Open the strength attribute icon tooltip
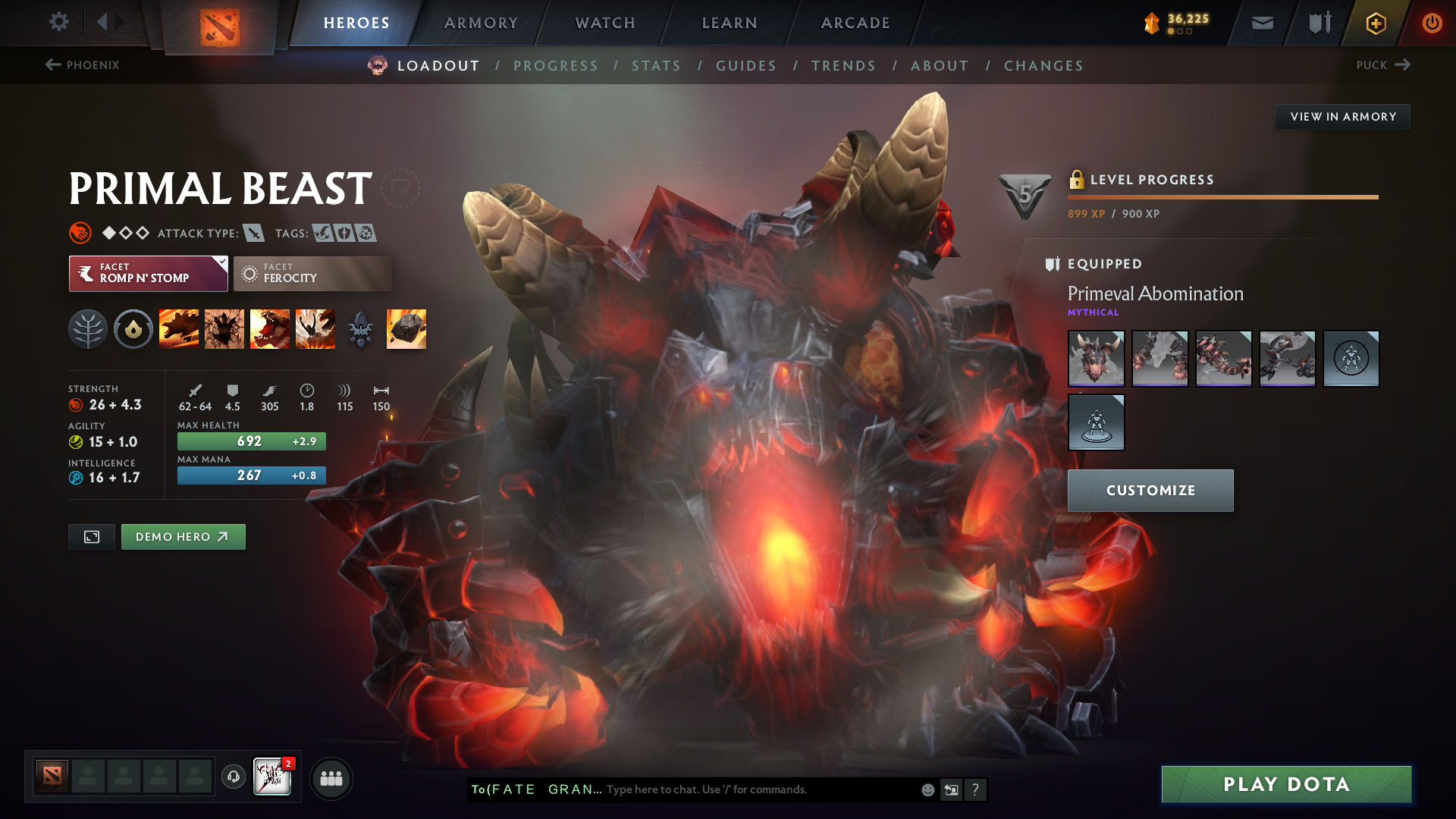This screenshot has height=819, width=1456. click(77, 405)
